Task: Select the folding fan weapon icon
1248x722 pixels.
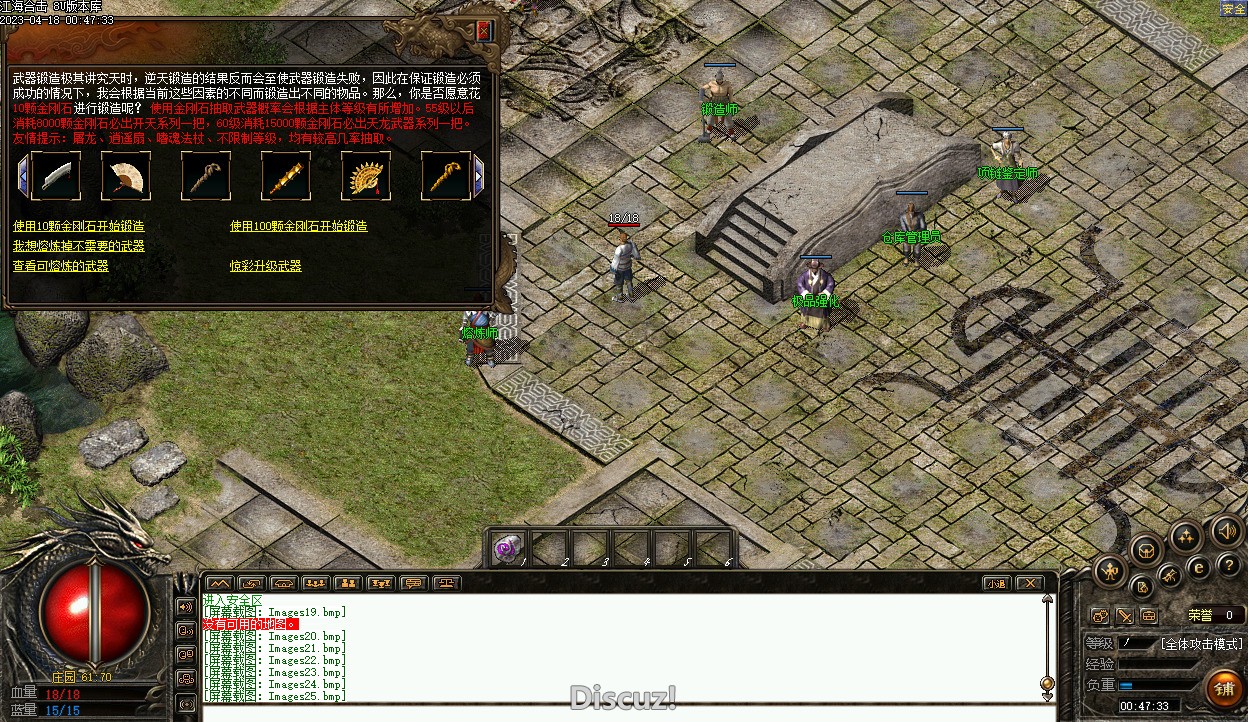Action: click(x=126, y=177)
